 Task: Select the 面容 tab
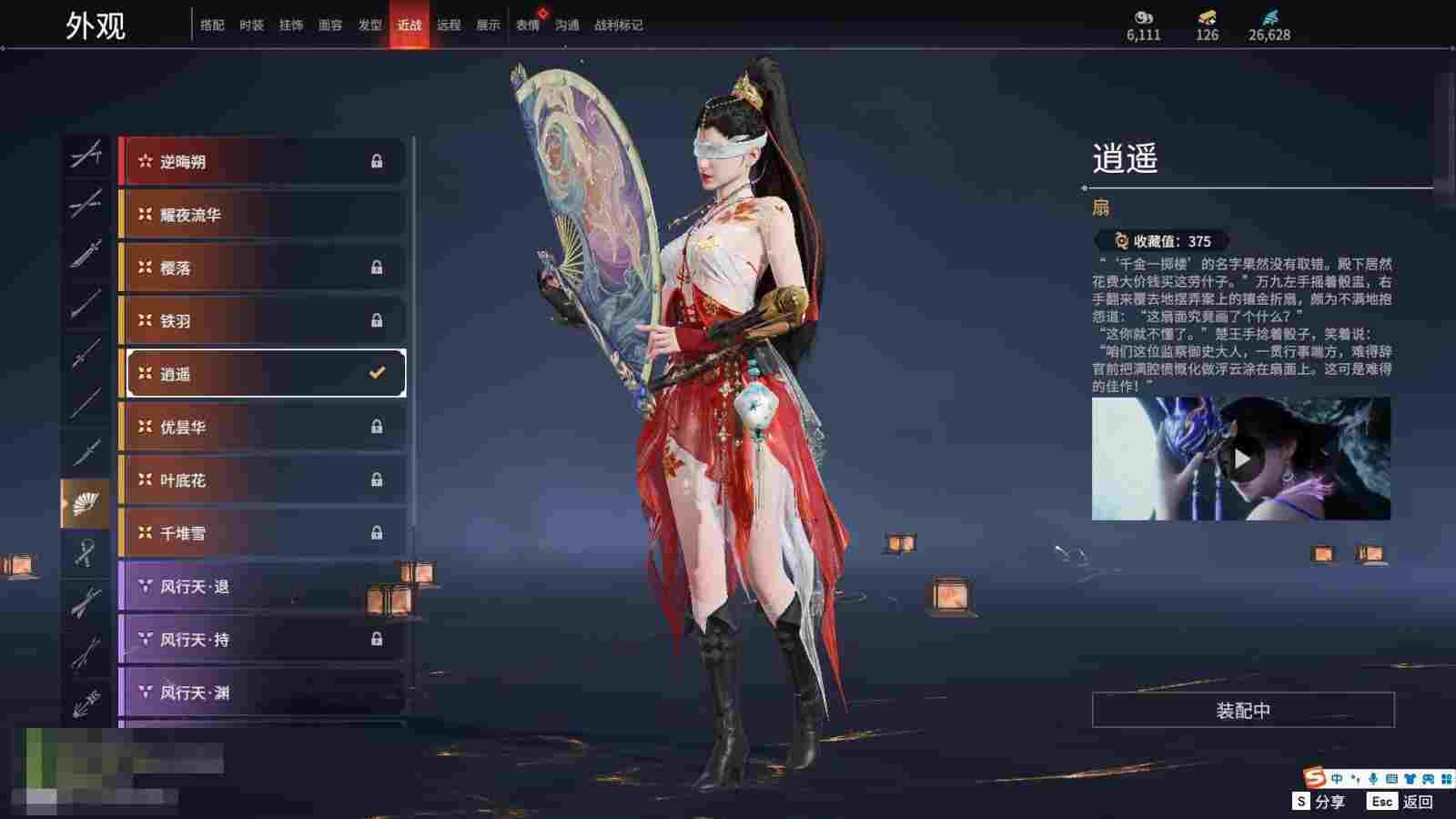330,25
